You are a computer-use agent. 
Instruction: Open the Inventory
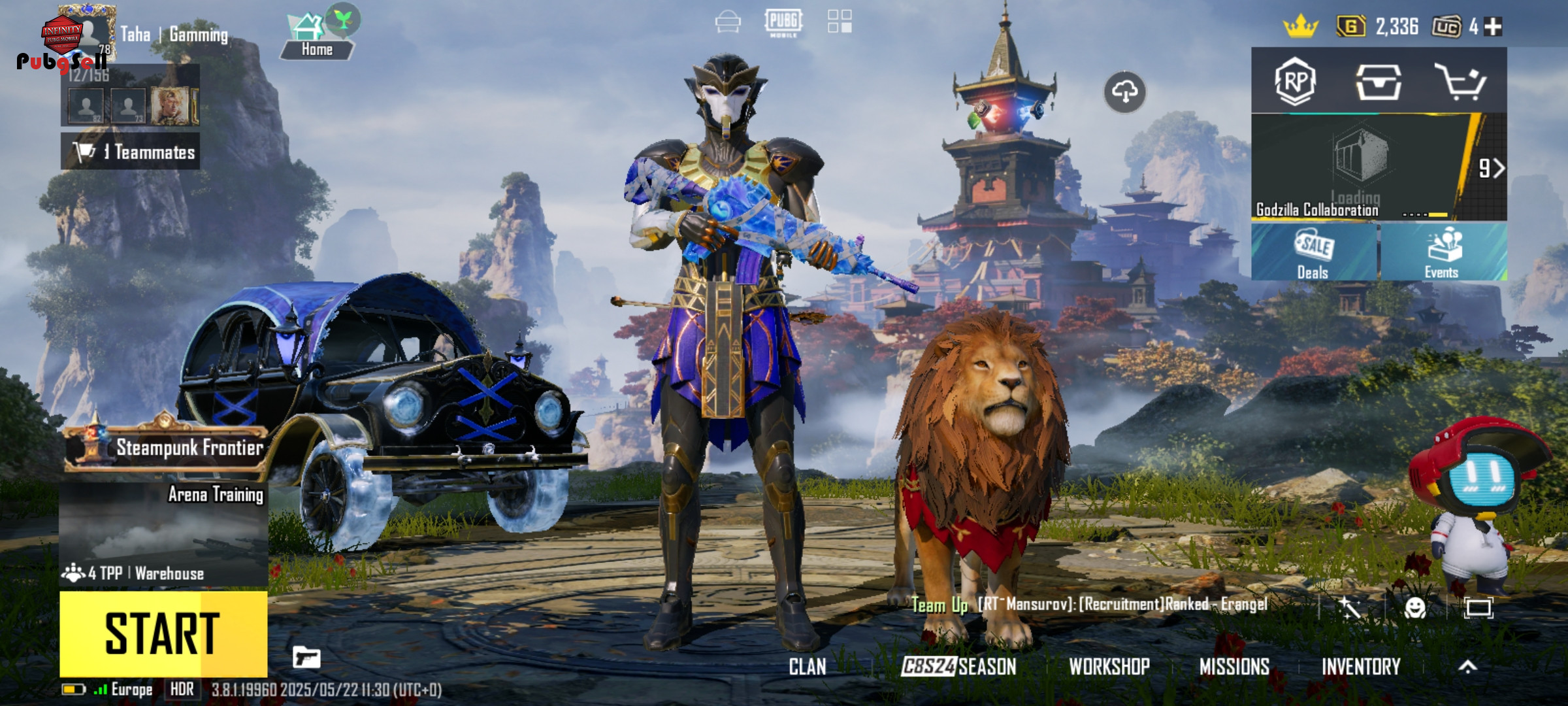point(1361,667)
